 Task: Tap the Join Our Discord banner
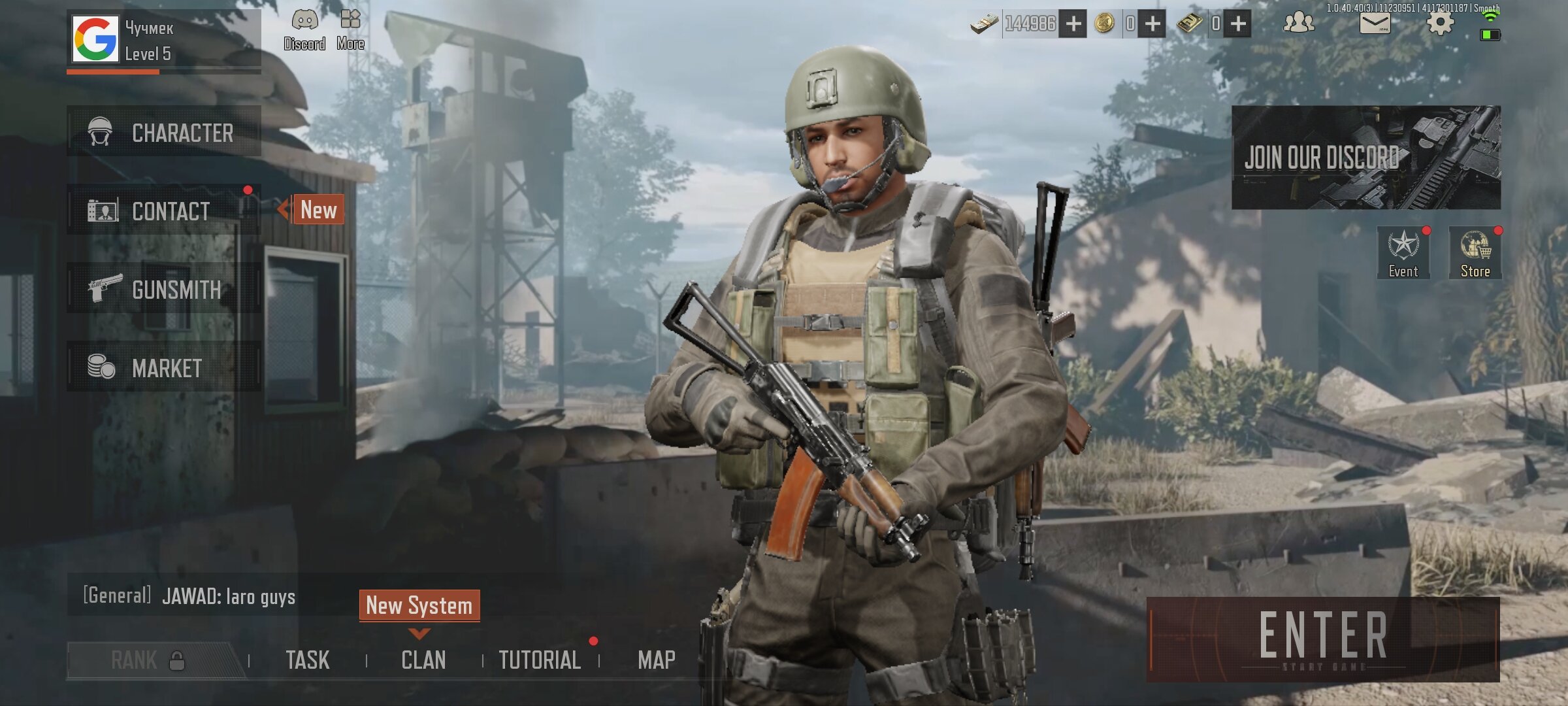click(x=1365, y=158)
